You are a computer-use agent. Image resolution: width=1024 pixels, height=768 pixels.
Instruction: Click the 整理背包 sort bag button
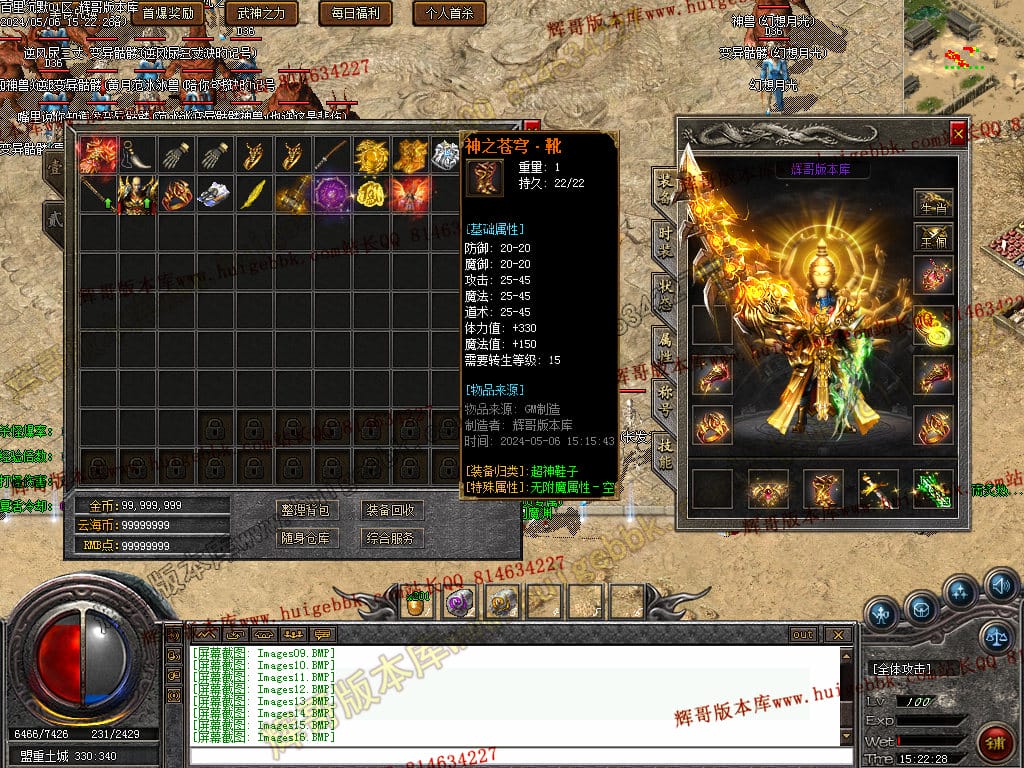coord(304,510)
